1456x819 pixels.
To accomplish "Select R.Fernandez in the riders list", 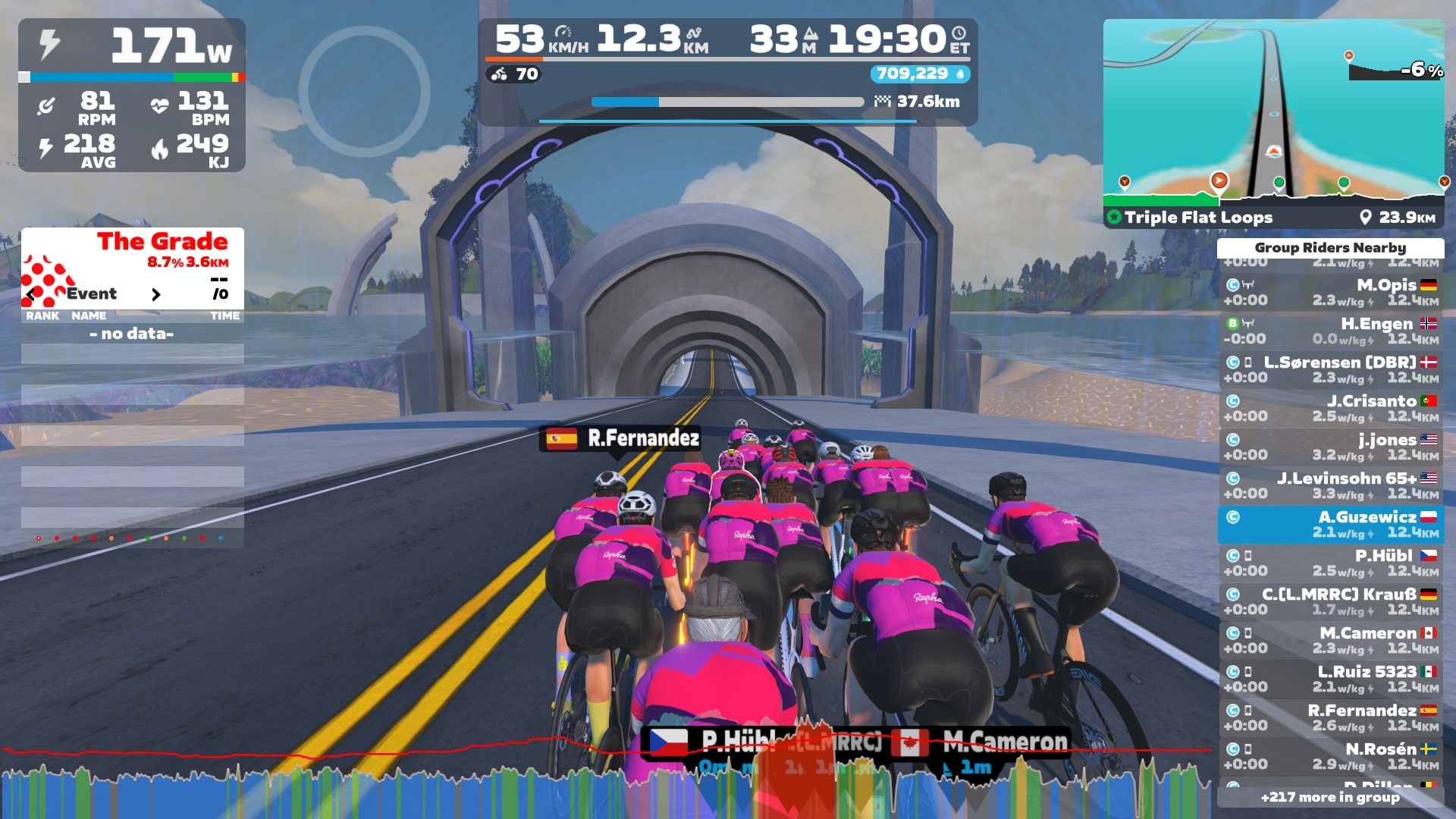I will click(x=1331, y=718).
